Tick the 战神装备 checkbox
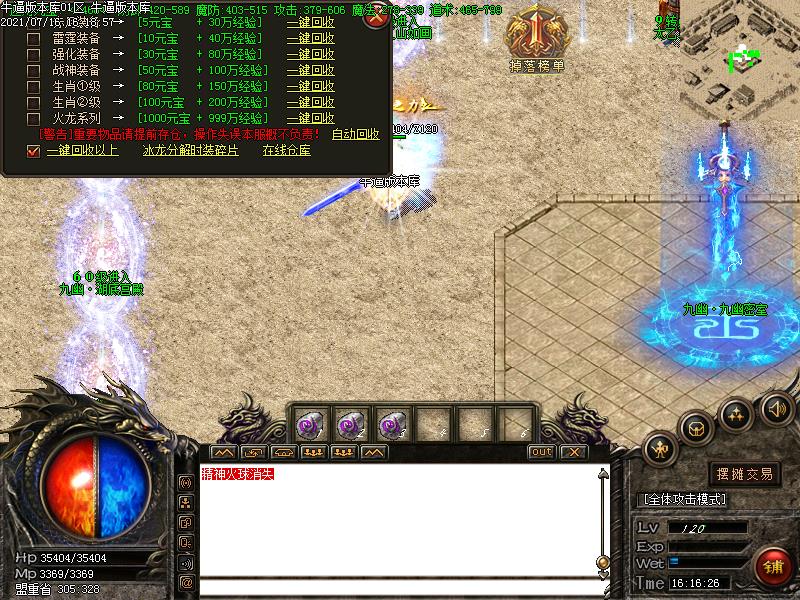 [33, 71]
